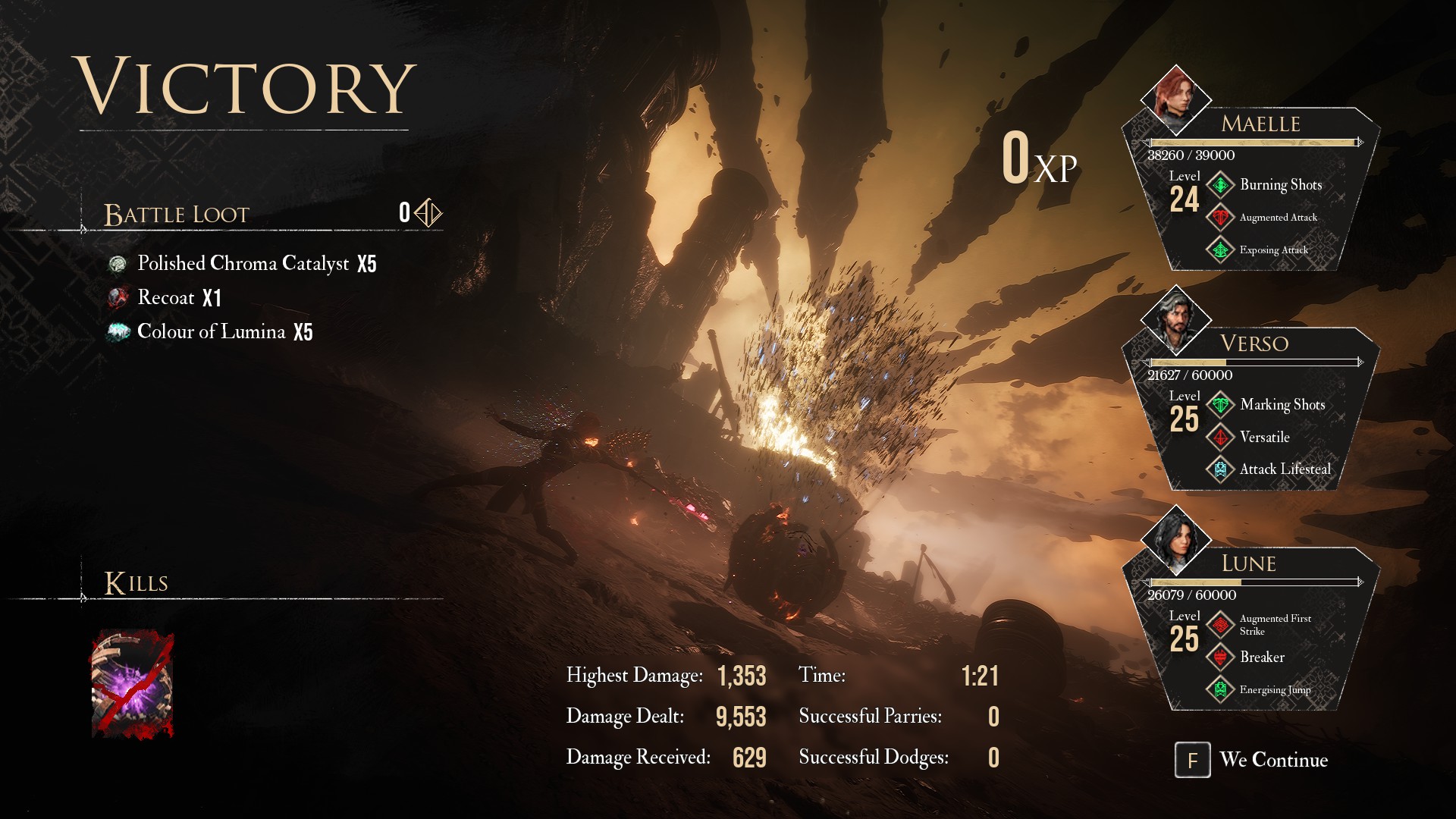The height and width of the screenshot is (819, 1456).
Task: Choose Lune's Augmented First Strike icon
Action: click(x=1220, y=625)
